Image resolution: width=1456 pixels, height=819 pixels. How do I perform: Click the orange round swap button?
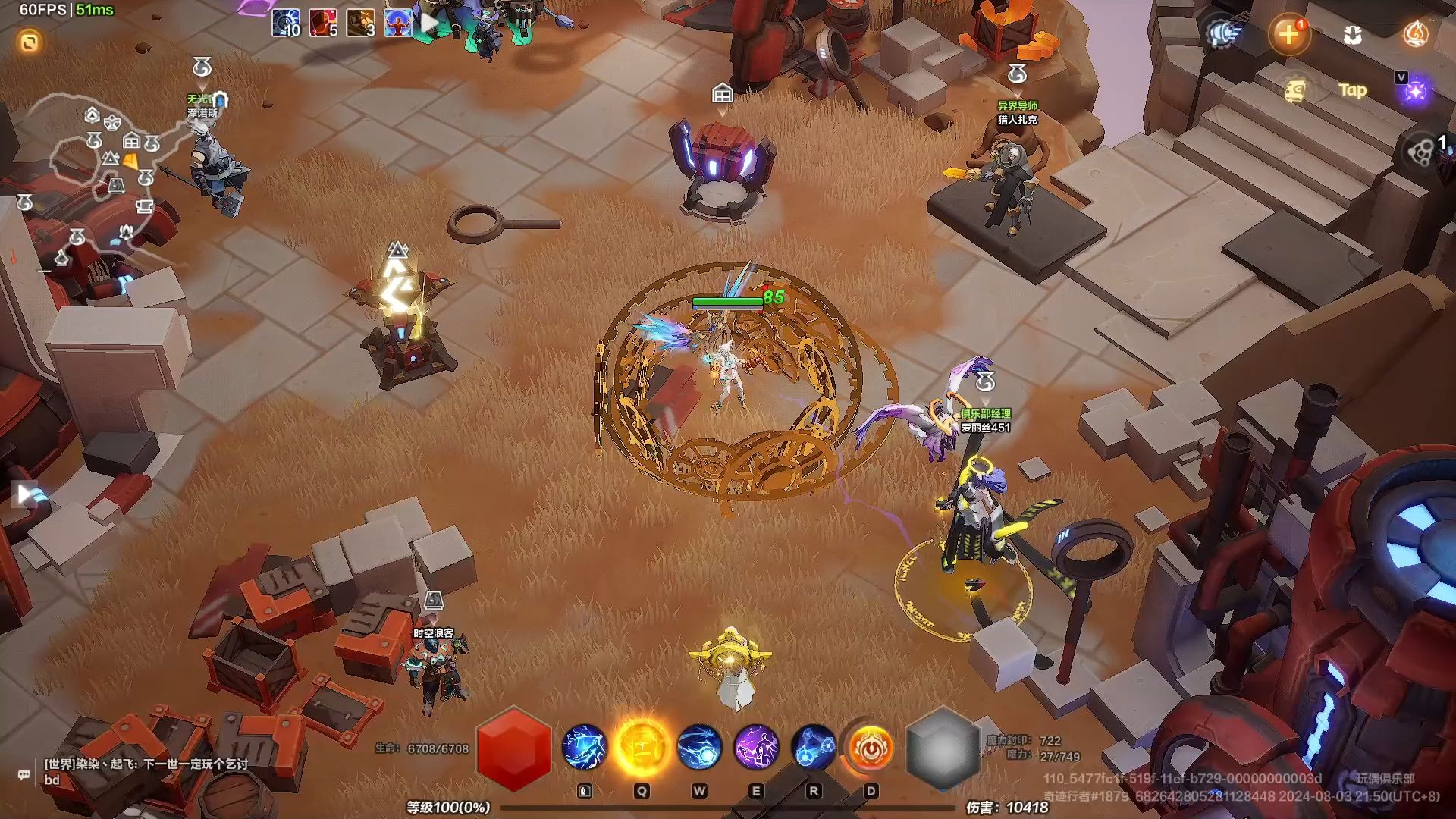tap(30, 42)
